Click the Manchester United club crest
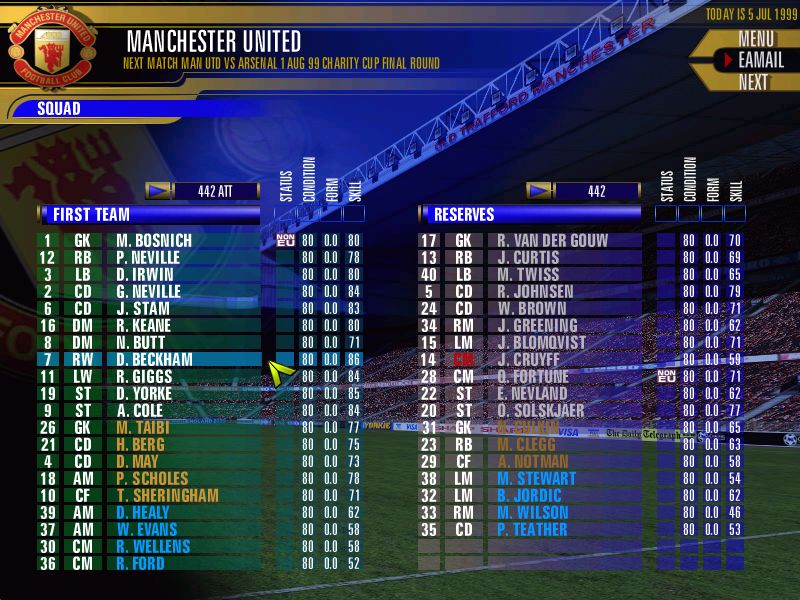This screenshot has height=600, width=800. click(53, 45)
